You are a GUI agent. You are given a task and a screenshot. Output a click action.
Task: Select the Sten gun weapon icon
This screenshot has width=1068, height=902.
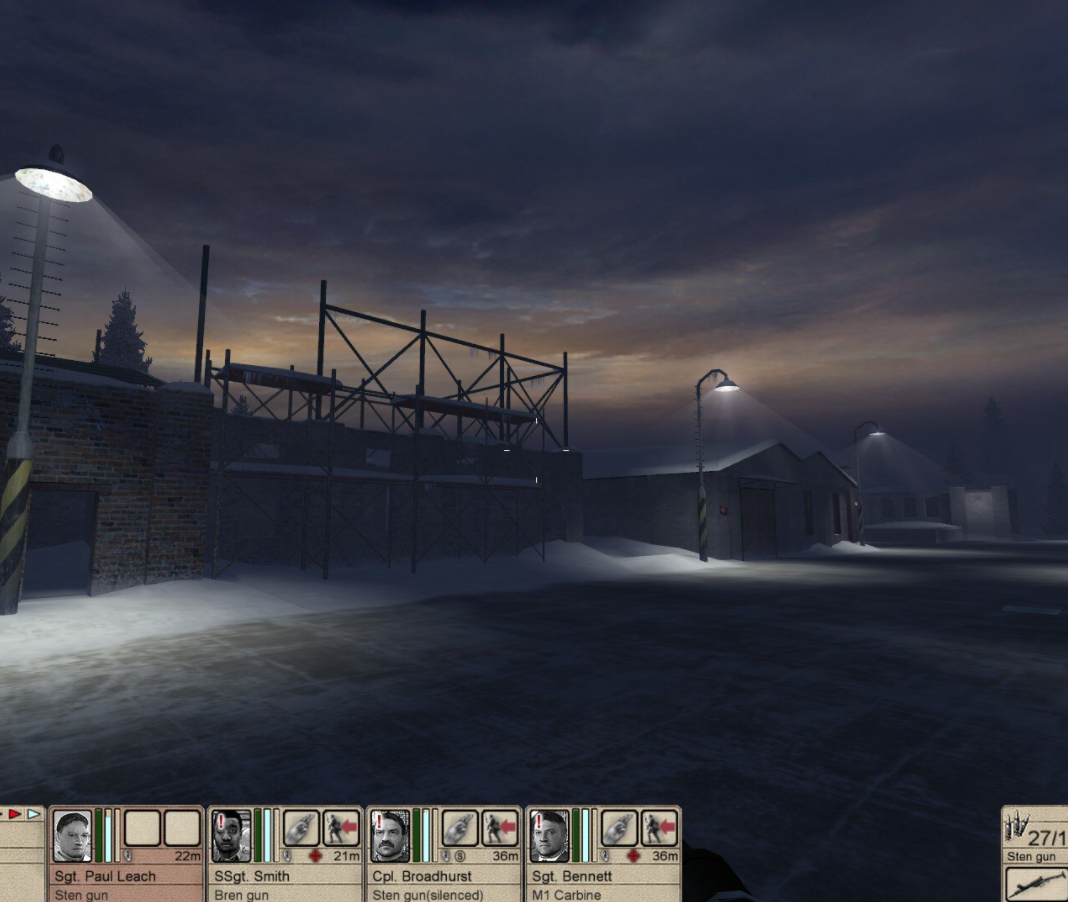pos(1036,884)
